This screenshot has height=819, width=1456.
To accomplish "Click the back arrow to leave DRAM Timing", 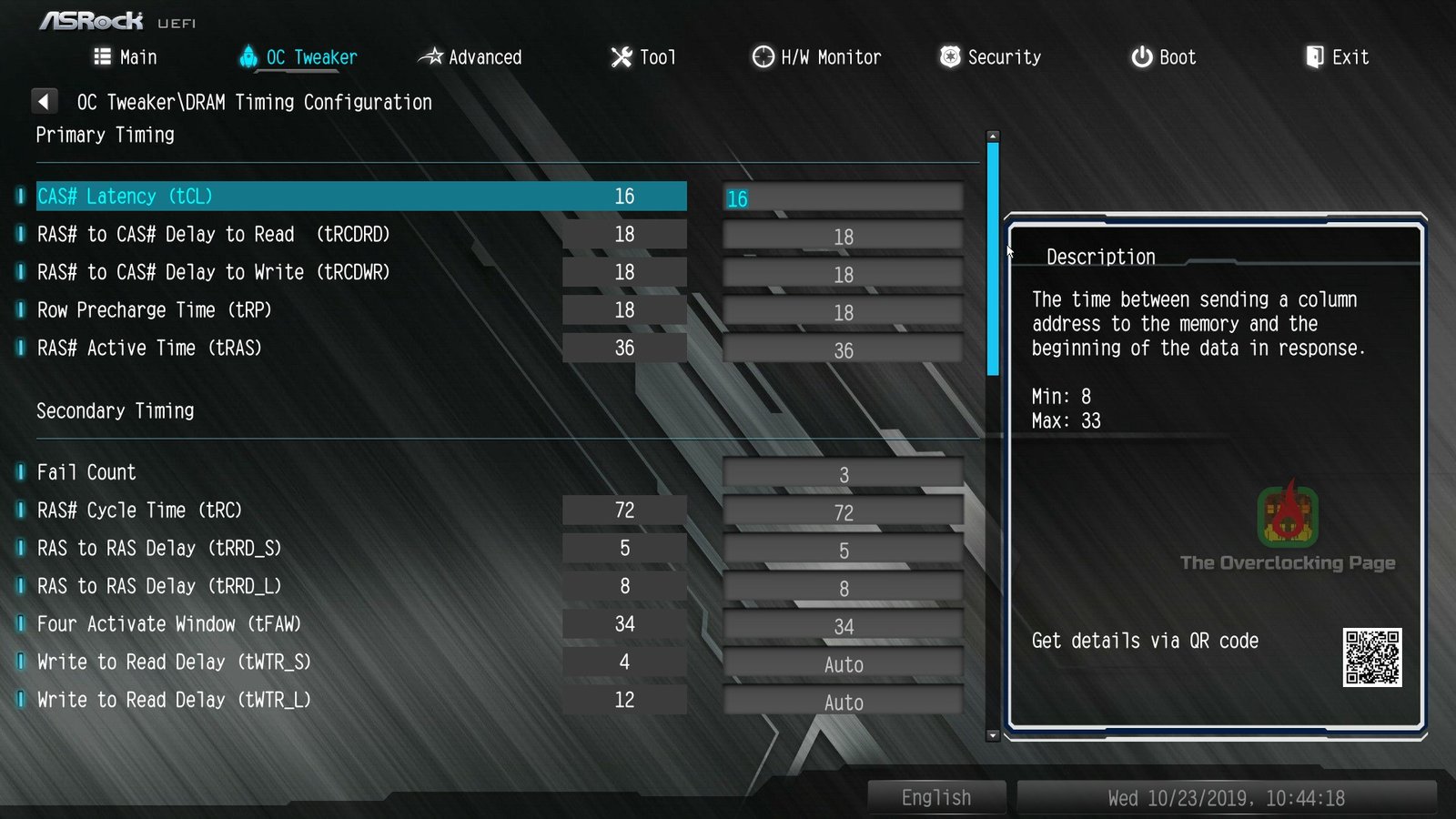I will pyautogui.click(x=45, y=100).
